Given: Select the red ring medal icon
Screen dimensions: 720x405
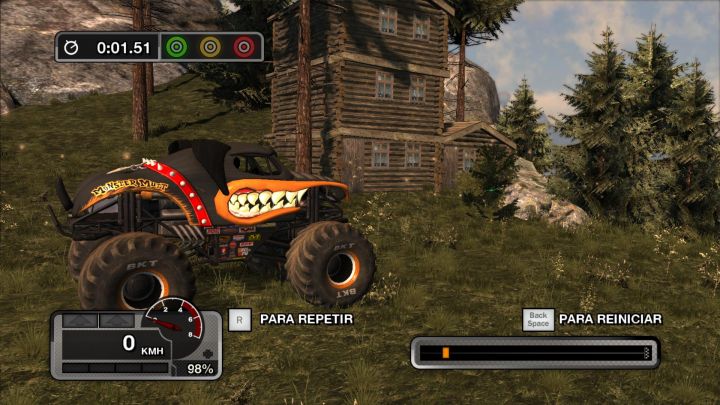Looking at the screenshot, I should pos(243,46).
